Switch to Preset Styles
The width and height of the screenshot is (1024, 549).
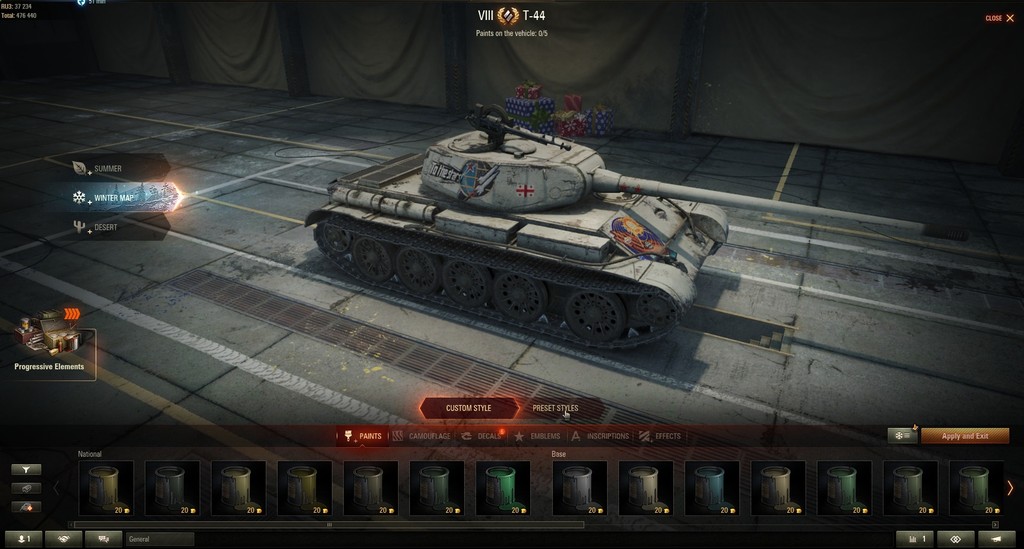click(x=555, y=408)
